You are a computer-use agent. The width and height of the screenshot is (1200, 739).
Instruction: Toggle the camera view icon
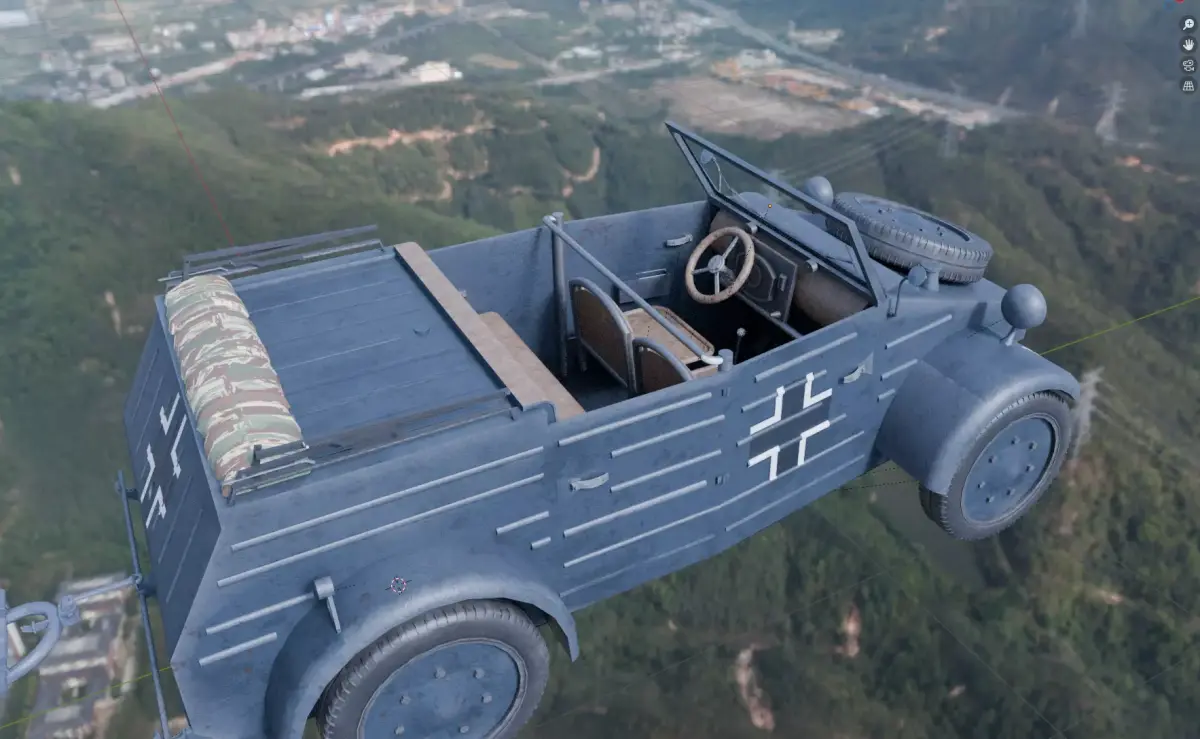coord(1188,66)
